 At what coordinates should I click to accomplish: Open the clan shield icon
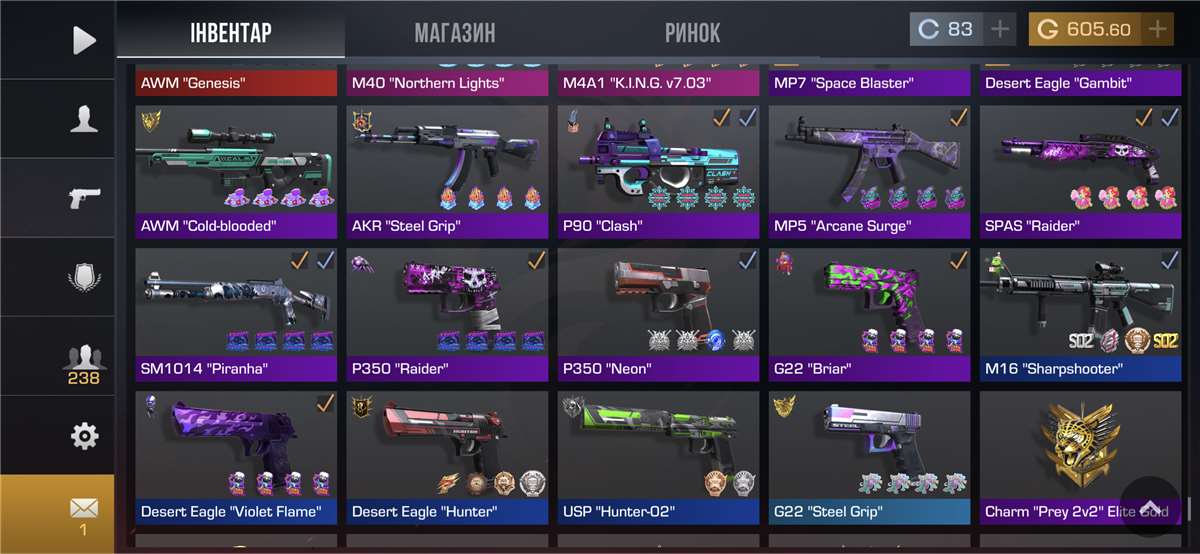point(84,277)
